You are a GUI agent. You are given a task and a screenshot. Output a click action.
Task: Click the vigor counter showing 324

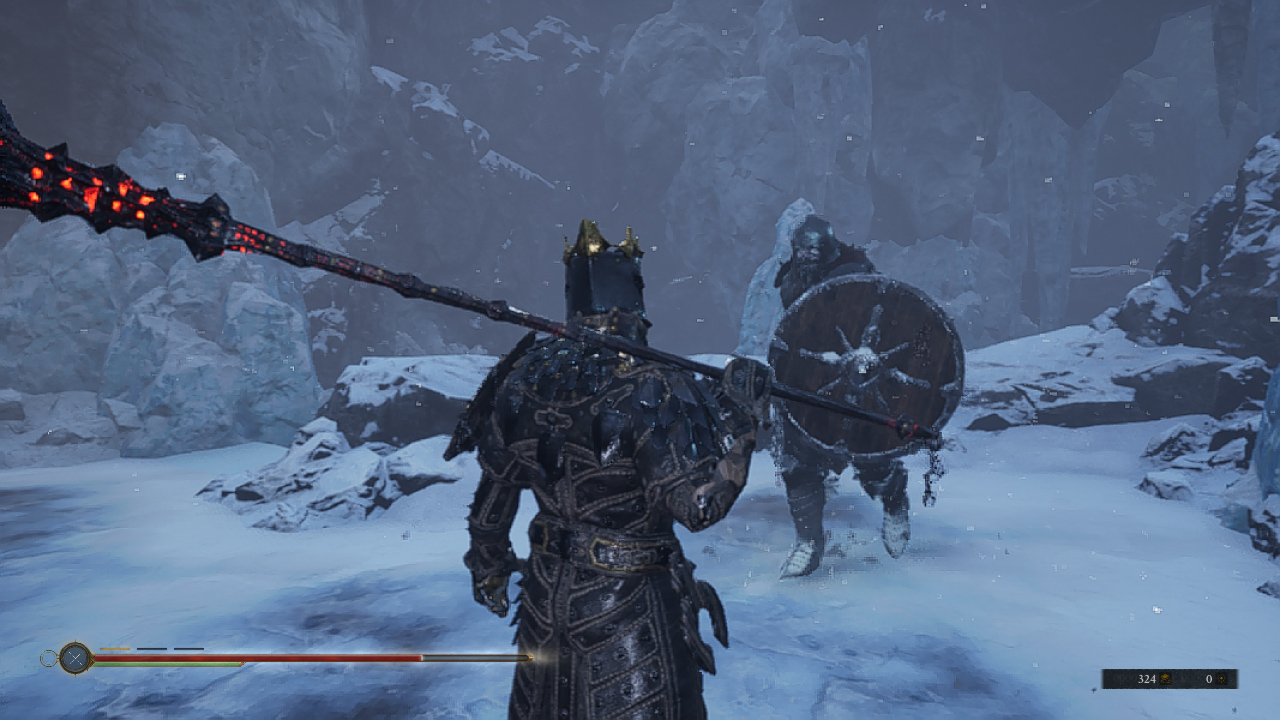point(1148,679)
